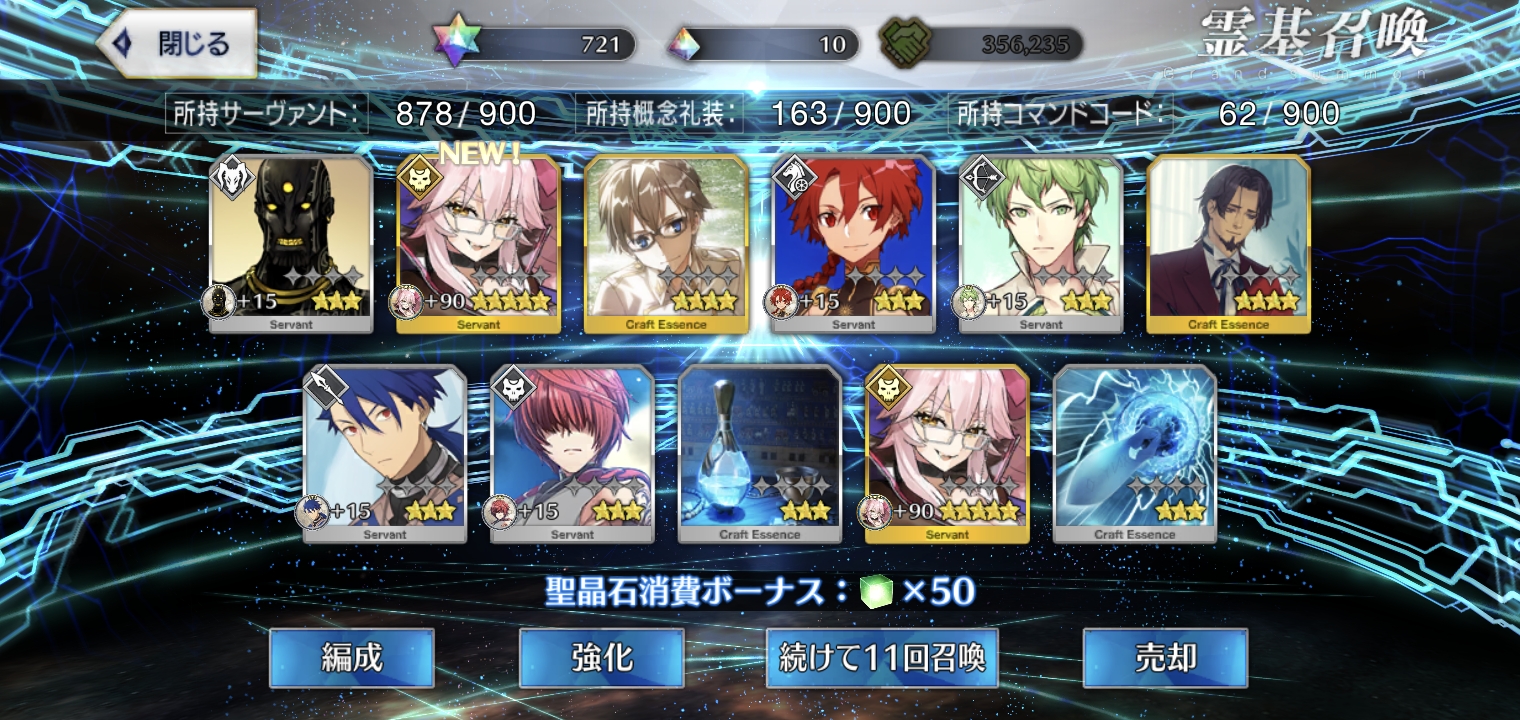Image resolution: width=1520 pixels, height=720 pixels.
Task: Open the 編成 formation menu
Action: (352, 657)
